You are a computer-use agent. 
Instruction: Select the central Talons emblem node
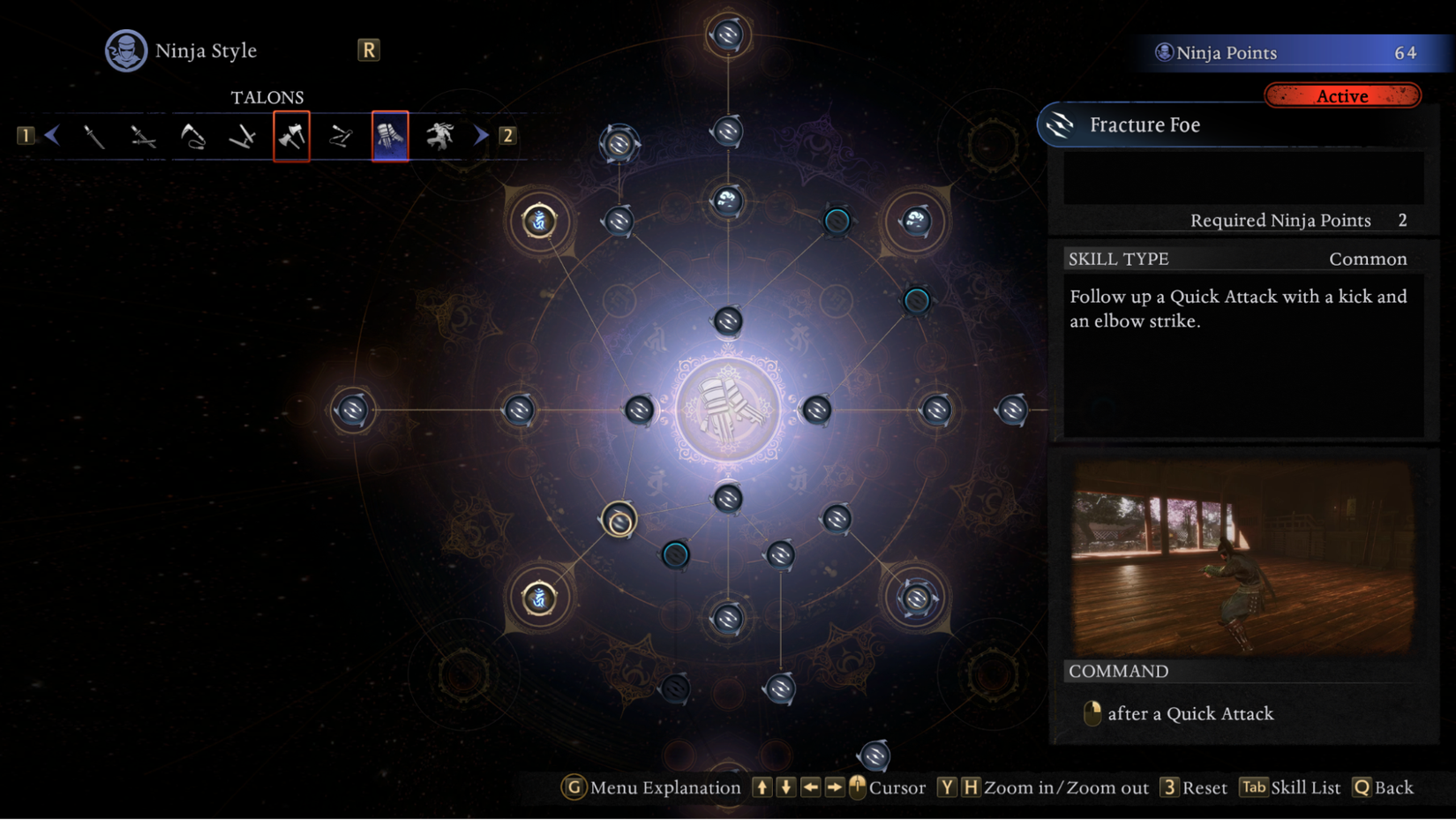pyautogui.click(x=727, y=410)
